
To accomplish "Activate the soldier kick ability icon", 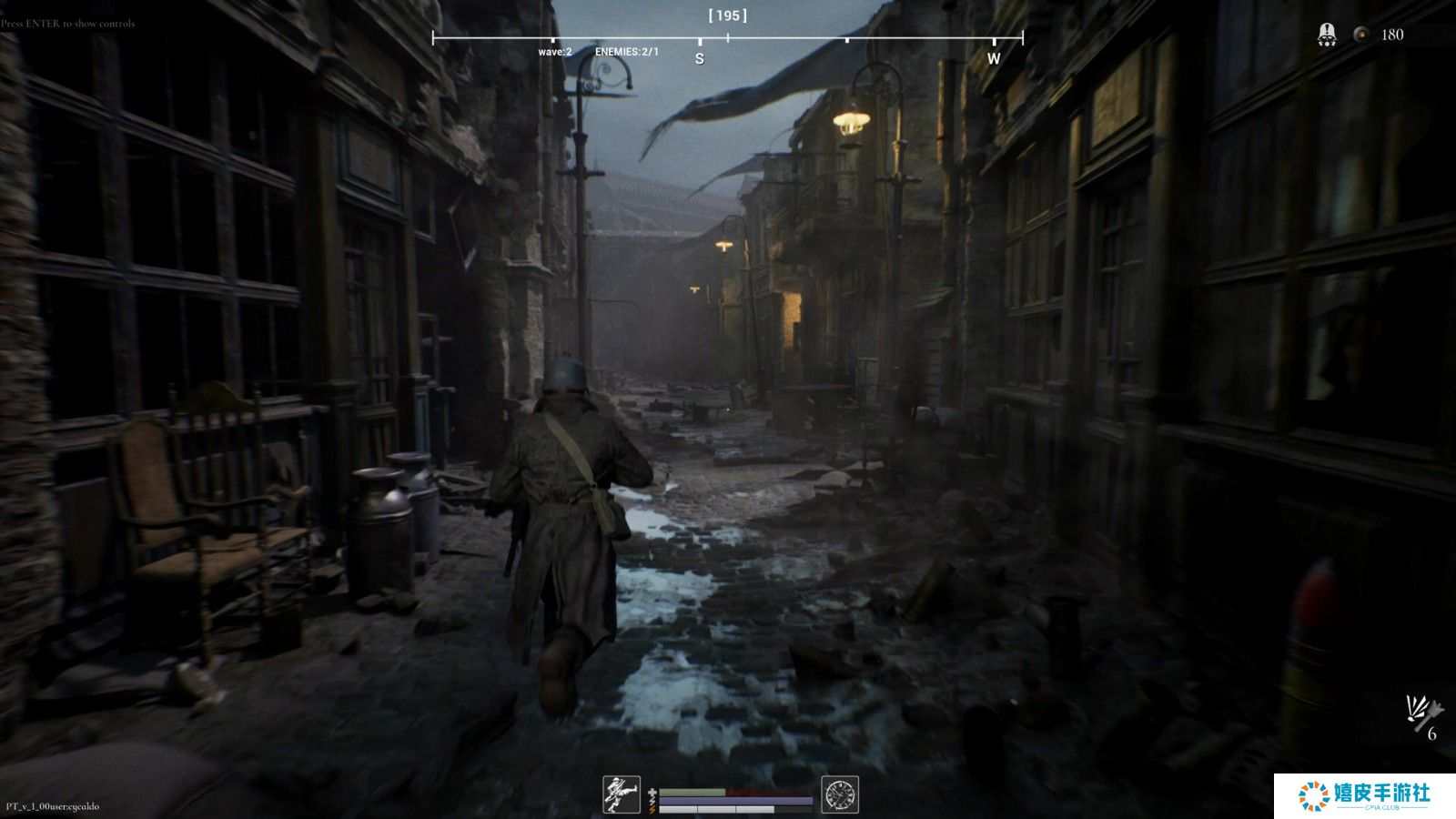I will click(622, 794).
